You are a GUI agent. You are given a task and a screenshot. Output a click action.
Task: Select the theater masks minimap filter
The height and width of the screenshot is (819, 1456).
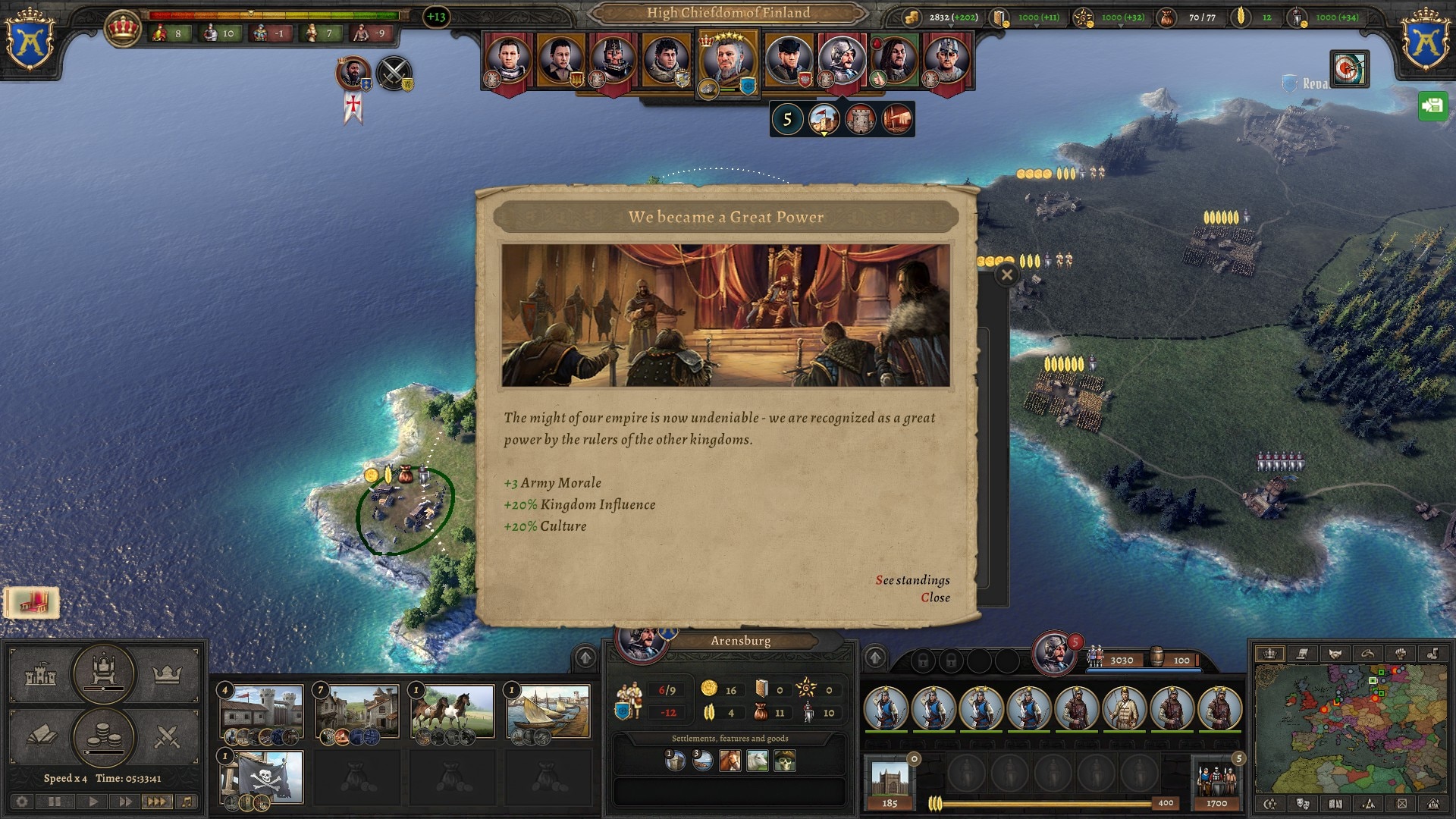[1303, 804]
